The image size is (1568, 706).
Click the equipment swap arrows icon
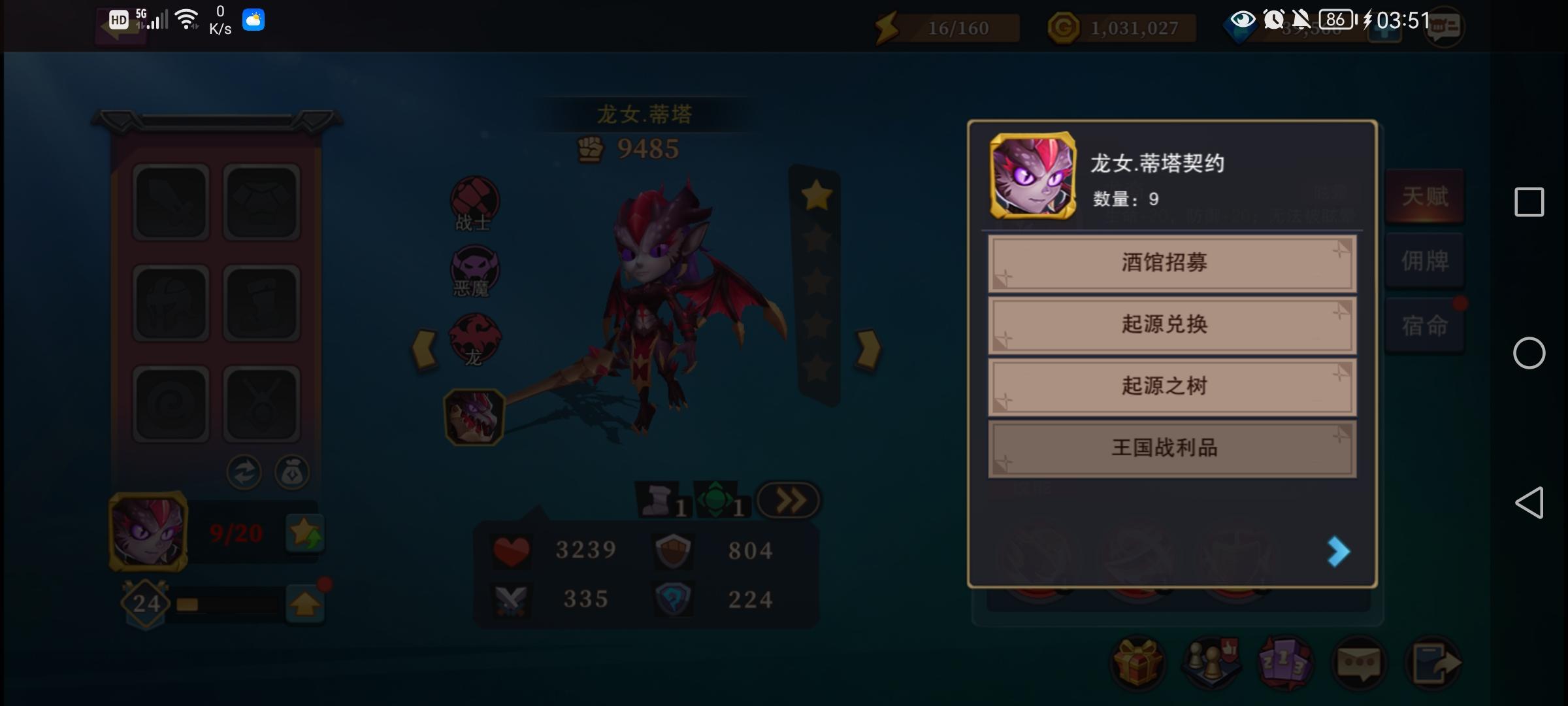[244, 473]
